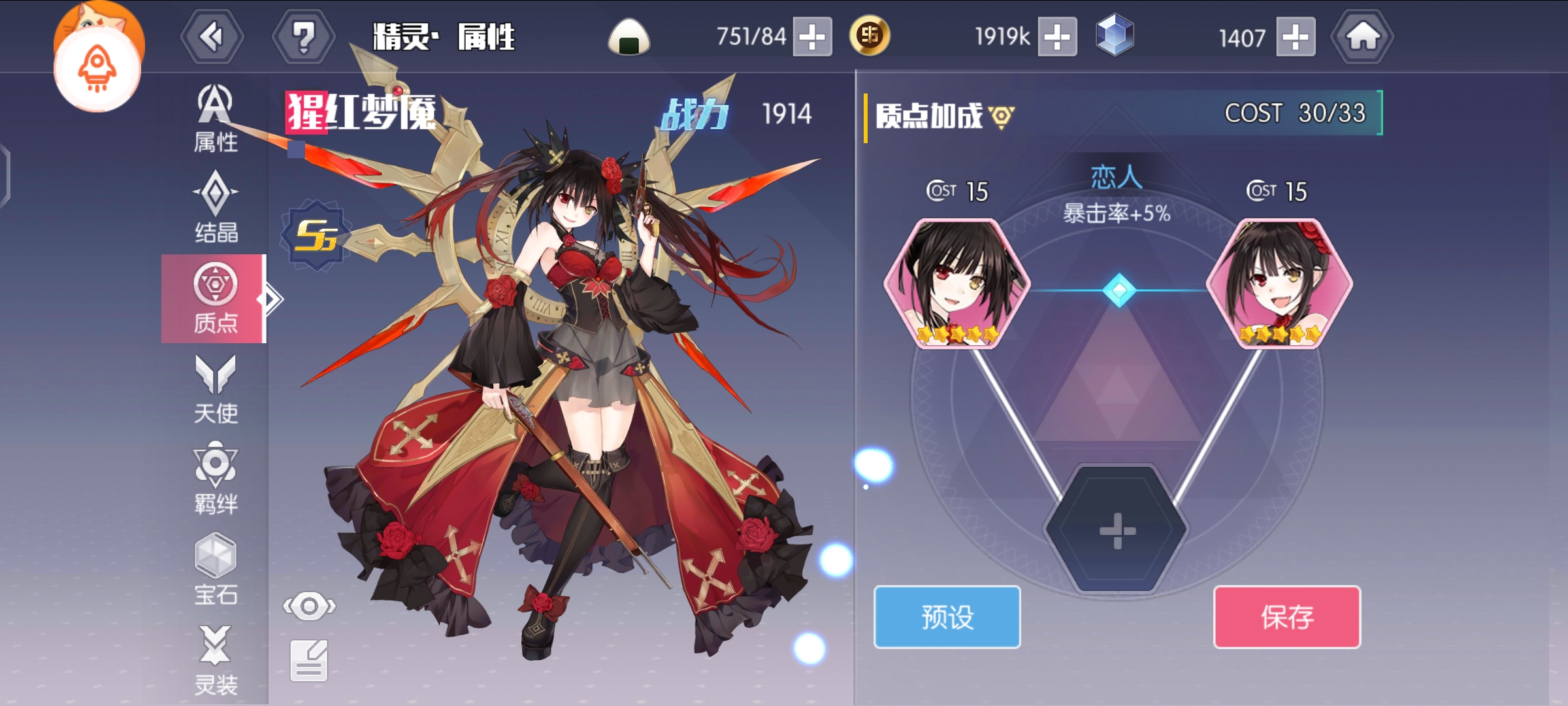Select the right Kurumi portrait with rose

pos(1279,284)
